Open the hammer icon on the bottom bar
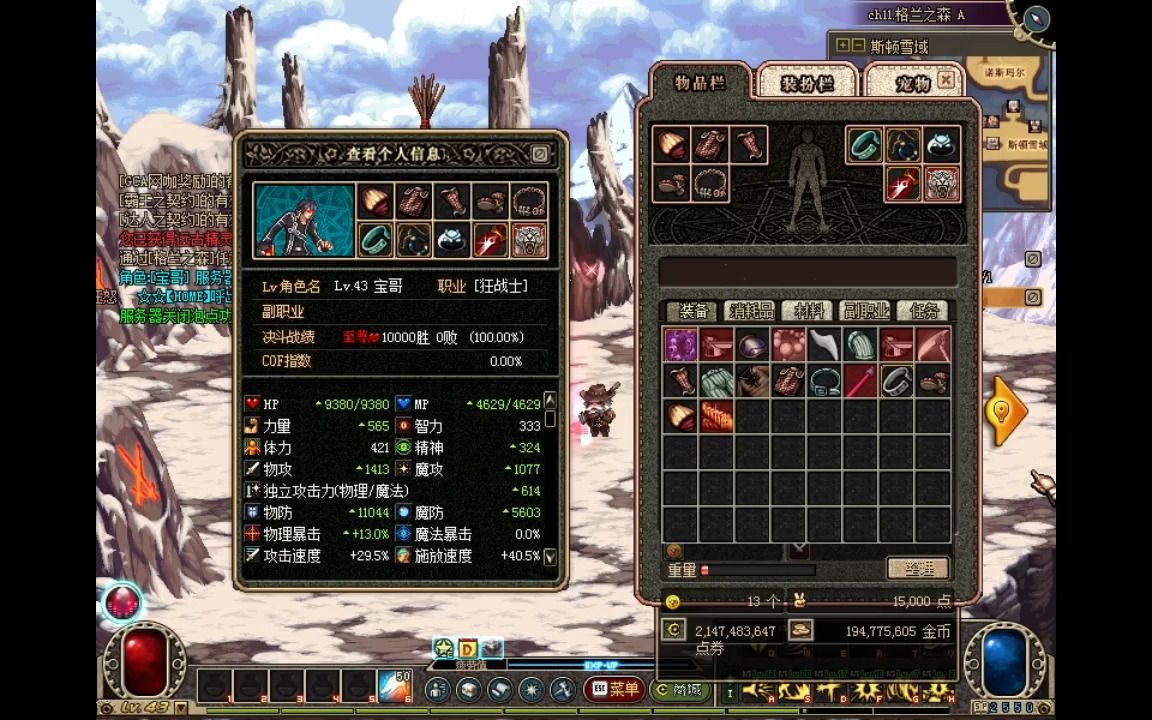 (562, 689)
